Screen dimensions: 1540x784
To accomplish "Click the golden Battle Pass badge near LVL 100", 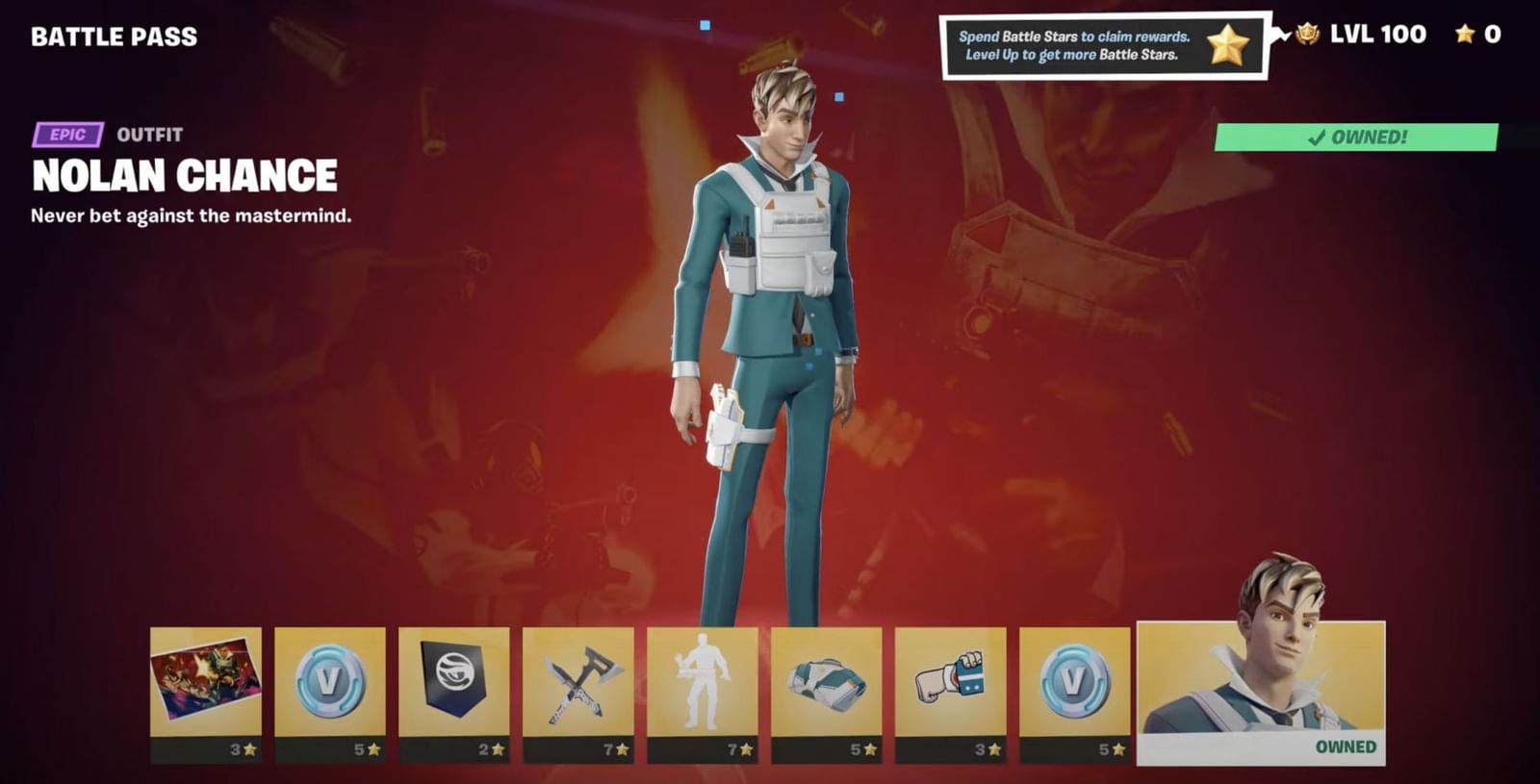I will [x=1308, y=35].
